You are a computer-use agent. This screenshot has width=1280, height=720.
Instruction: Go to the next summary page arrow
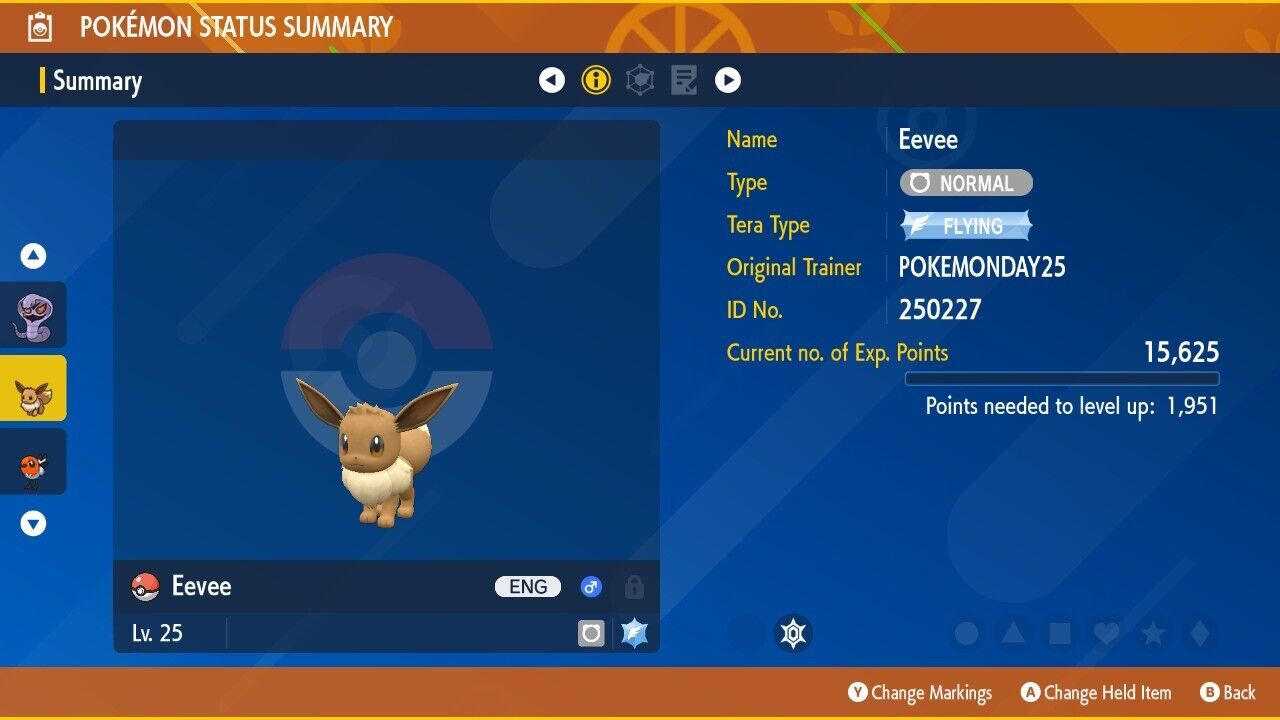point(728,80)
